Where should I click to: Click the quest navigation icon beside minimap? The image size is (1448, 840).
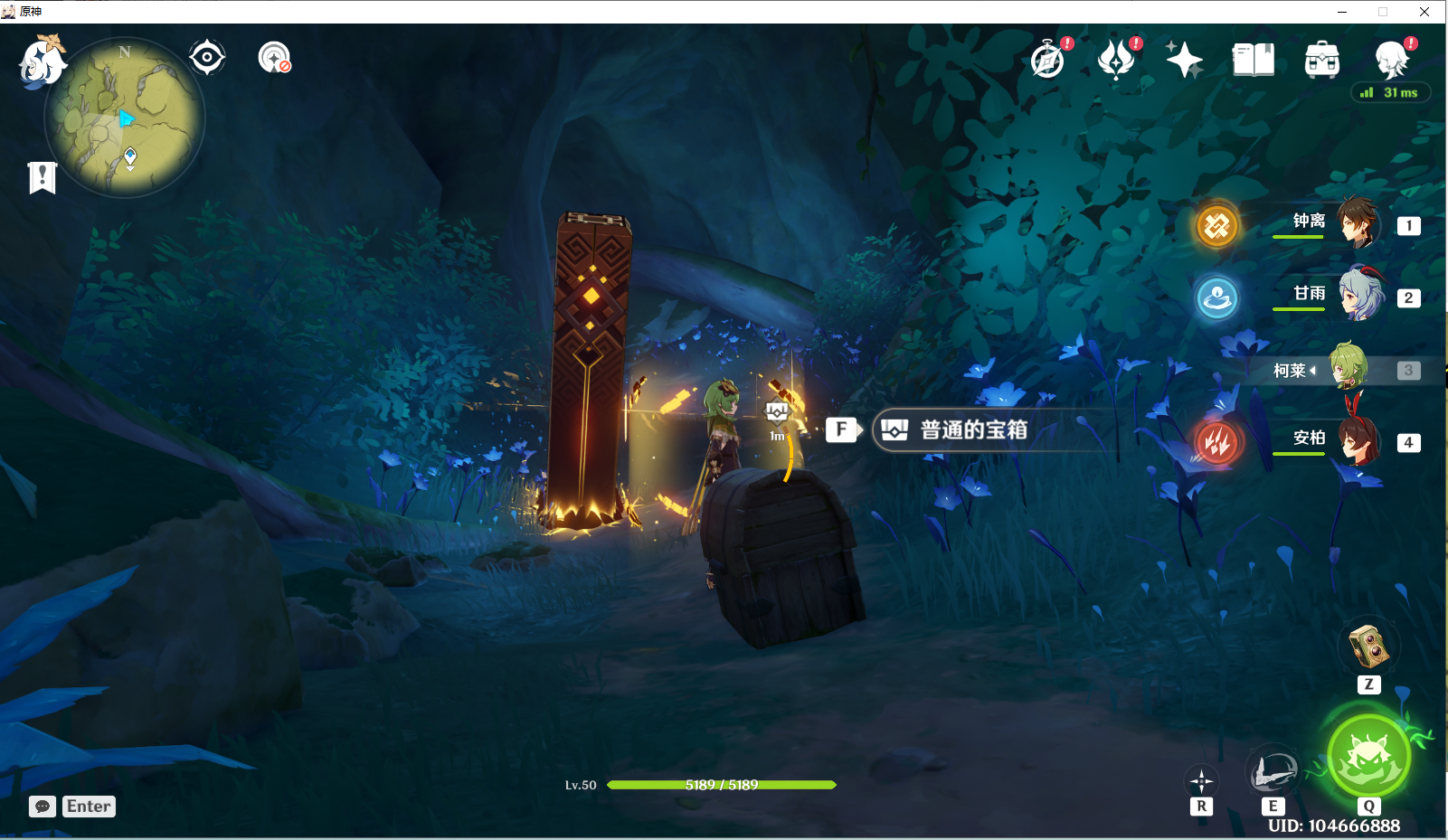(x=274, y=56)
